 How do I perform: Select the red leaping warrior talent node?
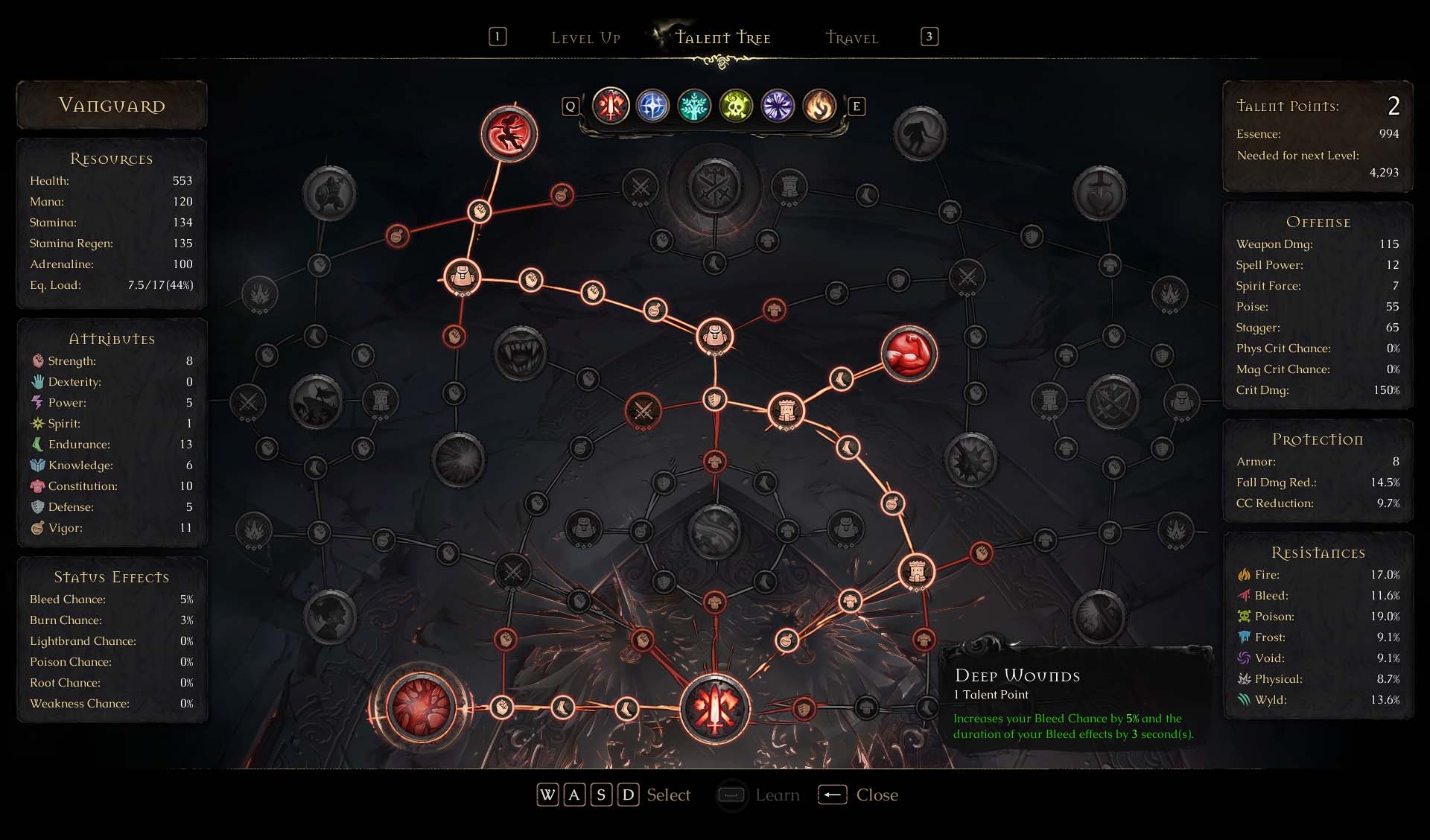point(509,134)
